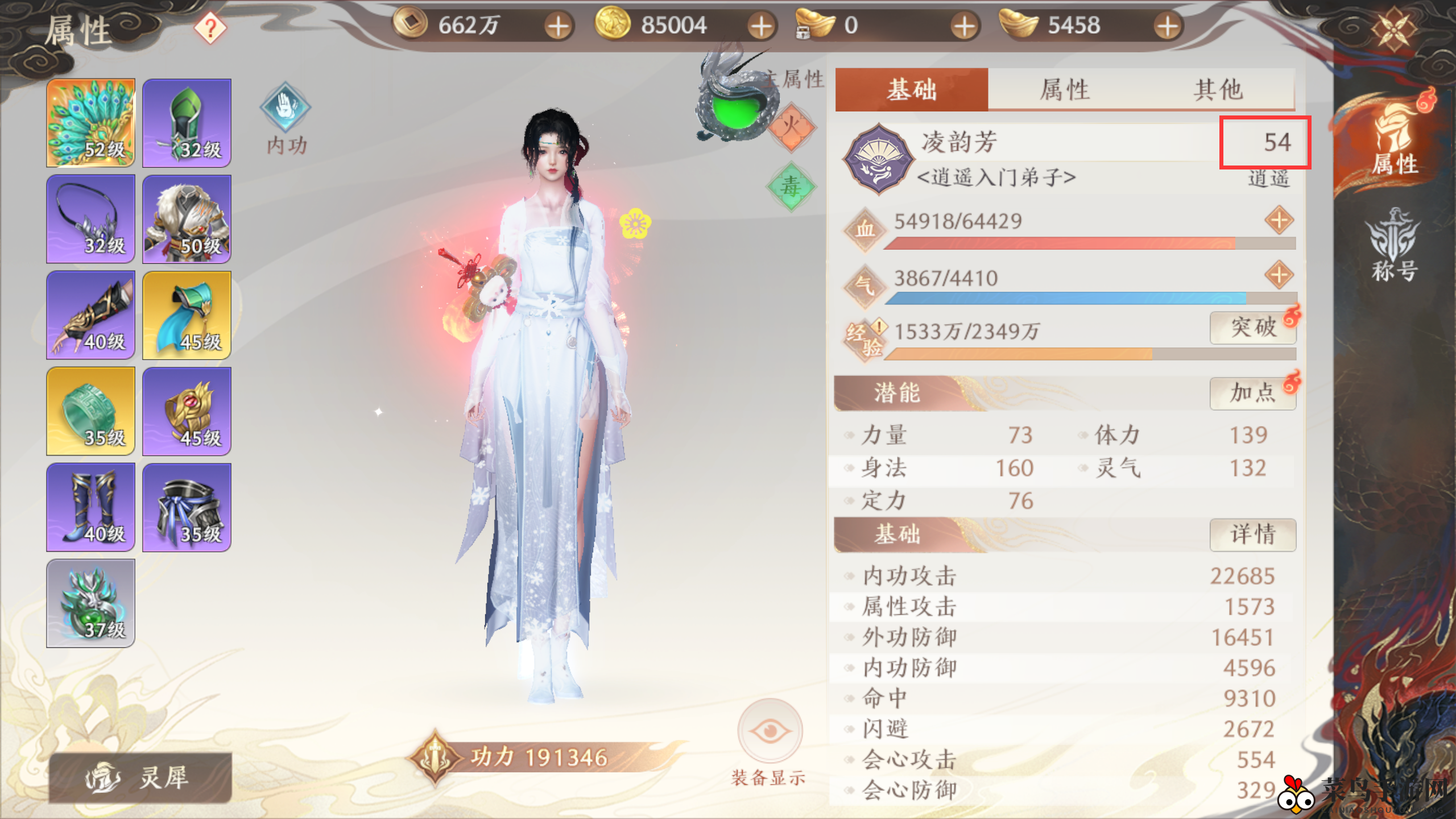The width and height of the screenshot is (1456, 819).
Task: Switch to the 属性 tab
Action: [1064, 89]
